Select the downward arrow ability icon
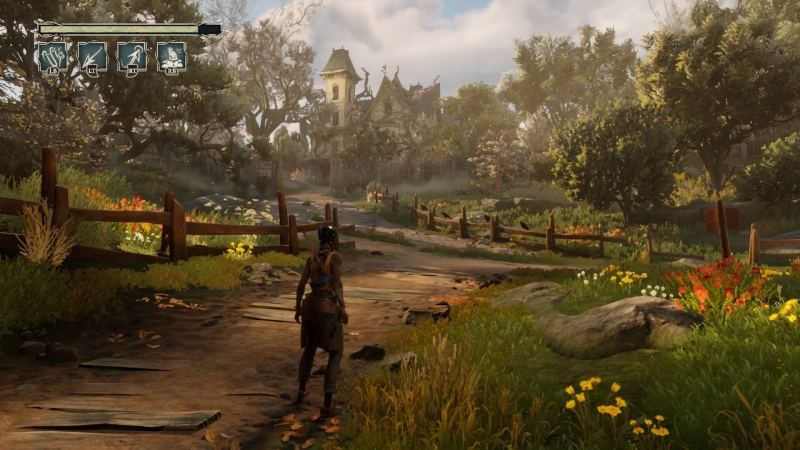This screenshot has height=450, width=800. pos(92,56)
